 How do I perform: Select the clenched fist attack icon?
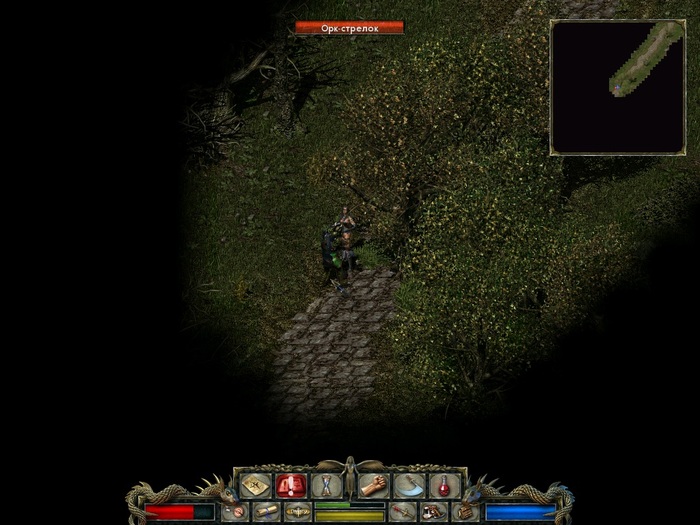[x=374, y=486]
